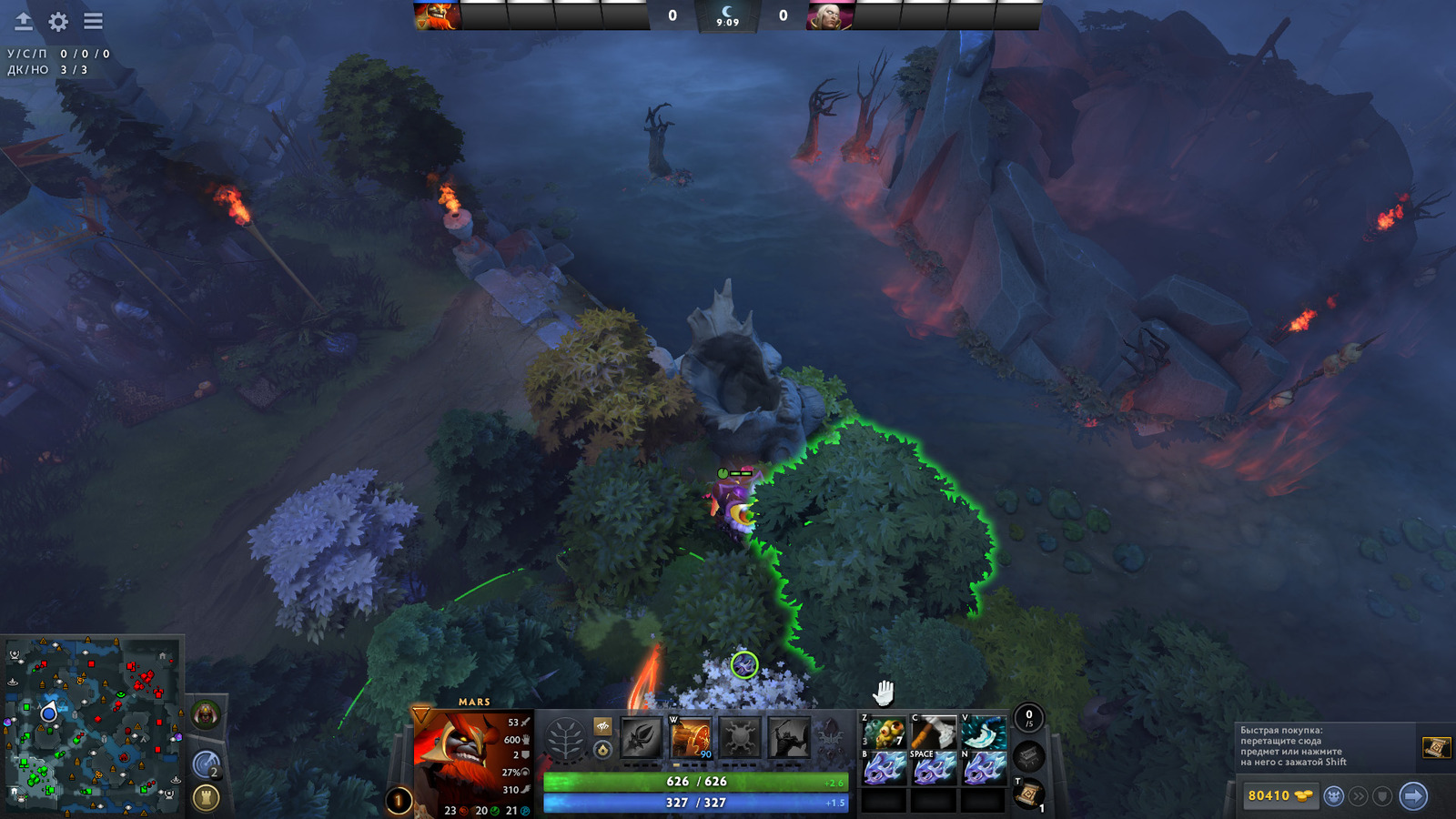
Task: Click the deliver items arrow button
Action: coord(1412,796)
